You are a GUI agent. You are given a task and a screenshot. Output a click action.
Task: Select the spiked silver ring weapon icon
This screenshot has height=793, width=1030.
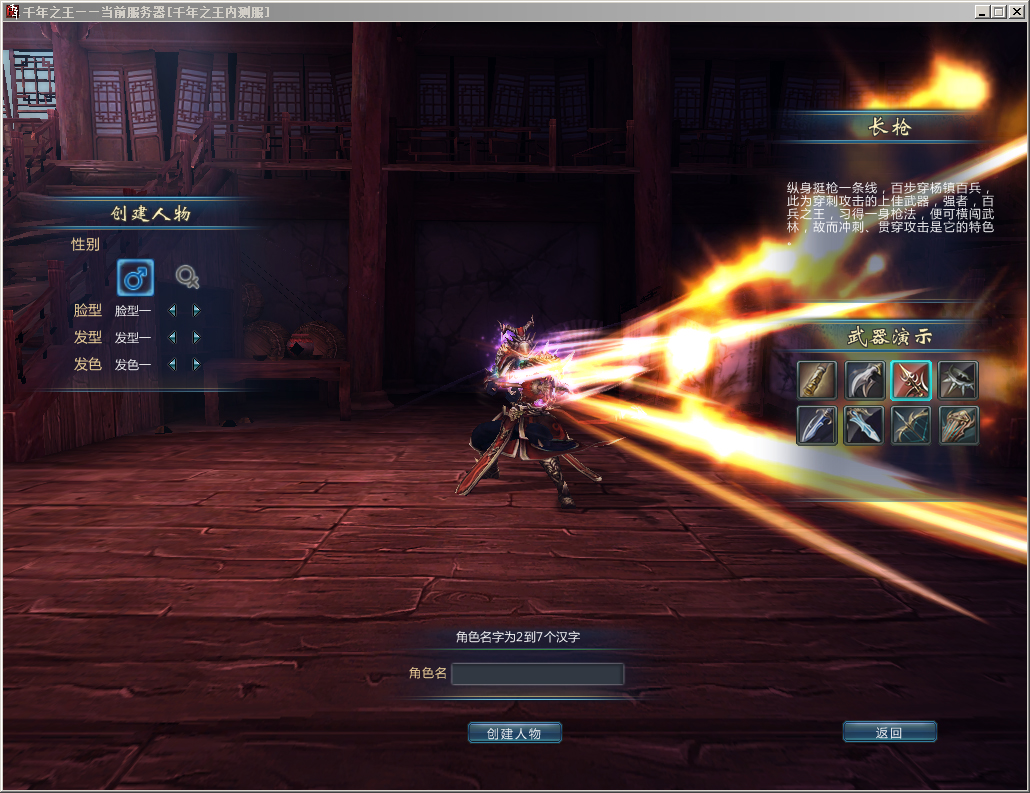click(x=958, y=380)
